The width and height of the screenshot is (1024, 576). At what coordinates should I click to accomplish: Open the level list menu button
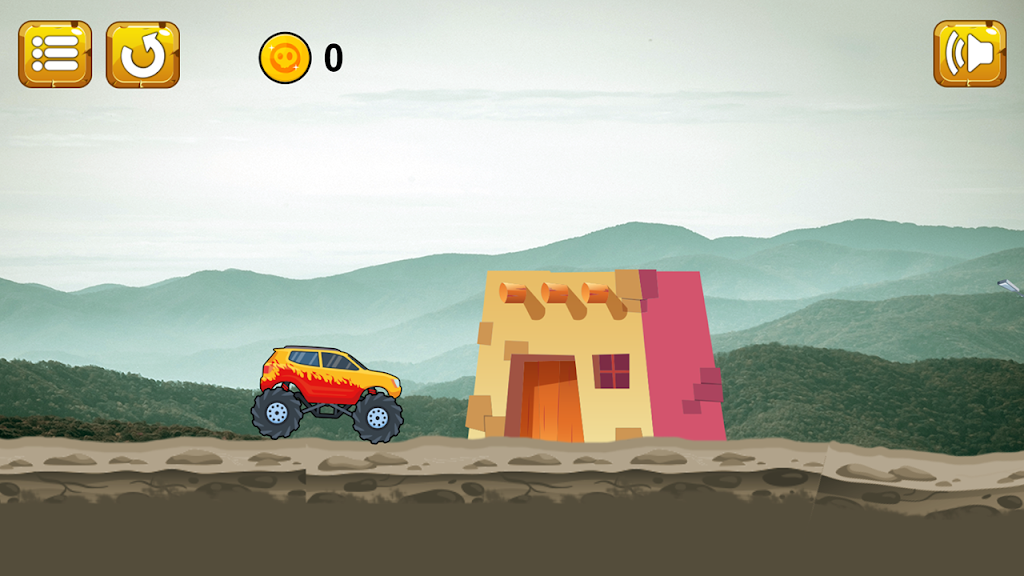(55, 55)
